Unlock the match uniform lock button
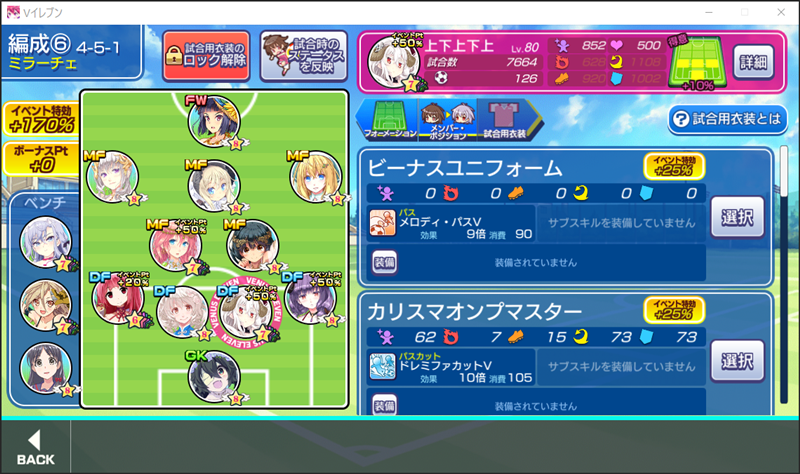This screenshot has height=474, width=800. (205, 54)
